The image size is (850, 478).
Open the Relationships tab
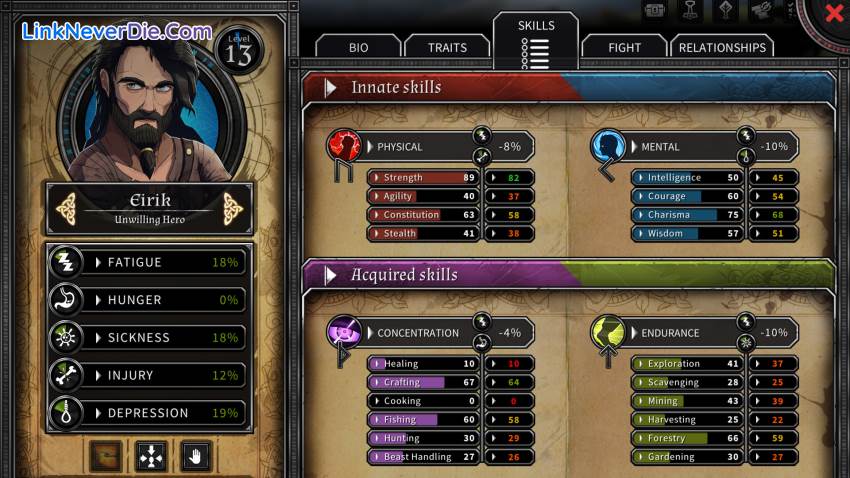pos(722,47)
